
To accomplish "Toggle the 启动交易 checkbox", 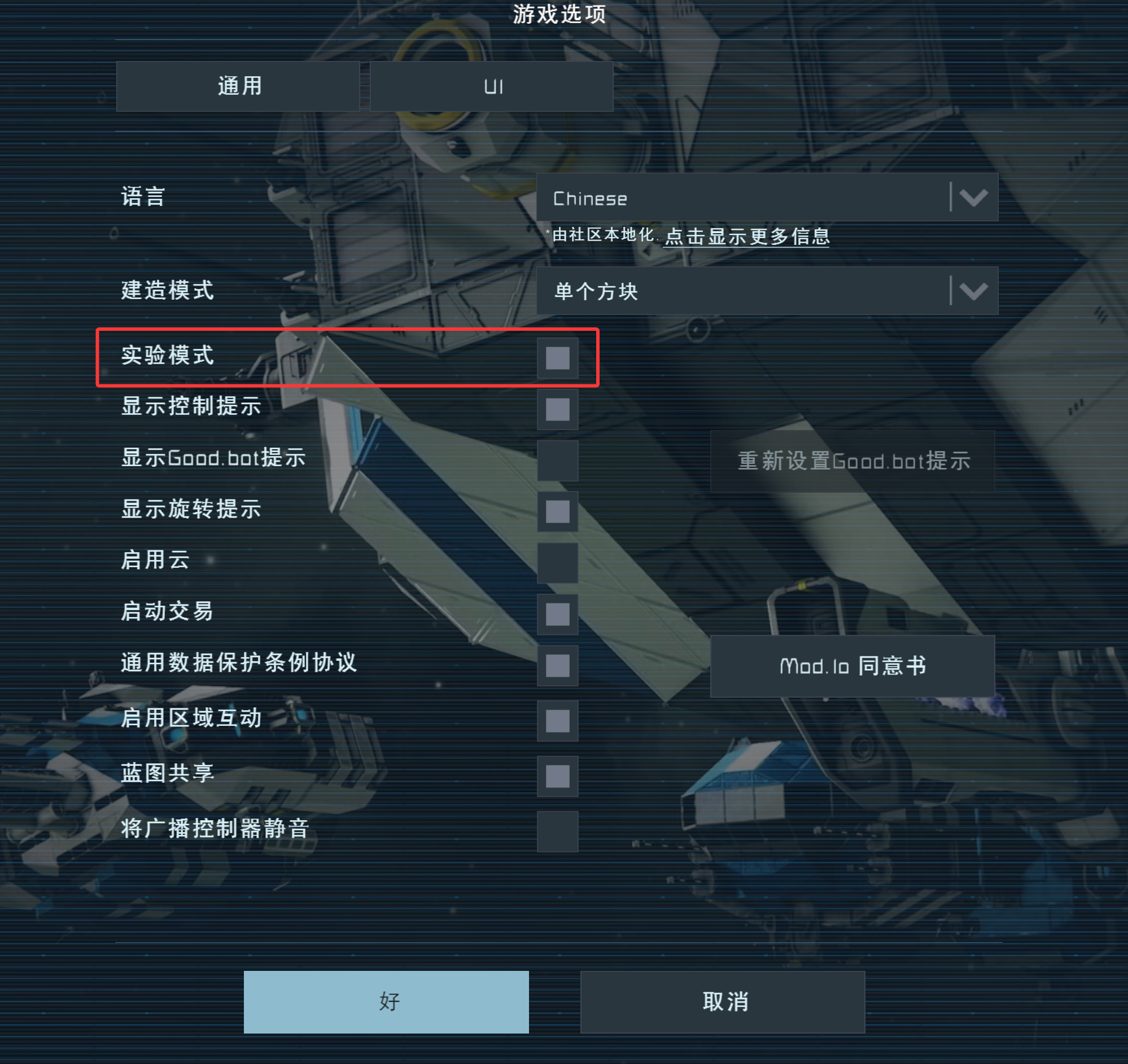I will [557, 613].
